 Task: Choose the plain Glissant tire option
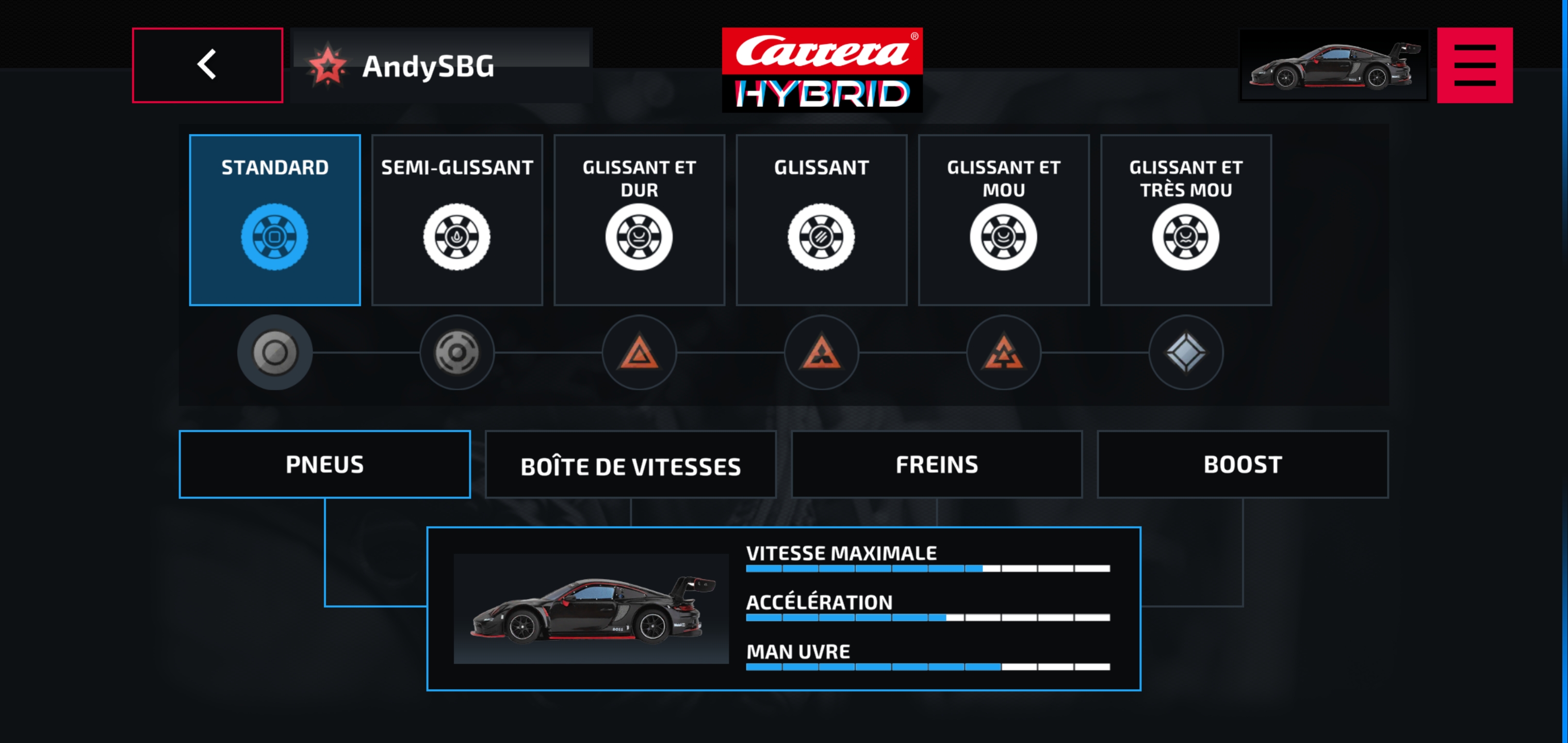pos(821,219)
